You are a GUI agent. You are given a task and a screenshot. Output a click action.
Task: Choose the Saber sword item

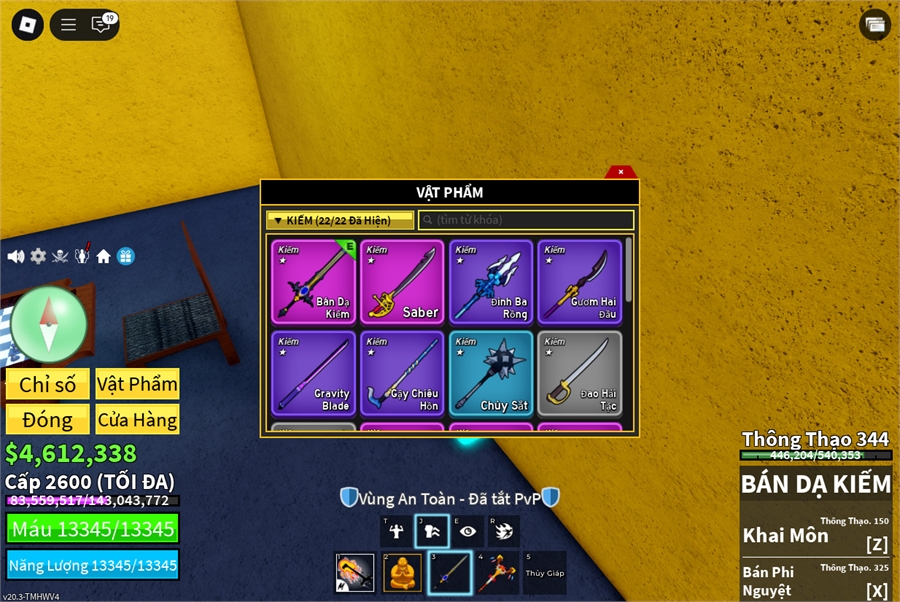pos(402,282)
